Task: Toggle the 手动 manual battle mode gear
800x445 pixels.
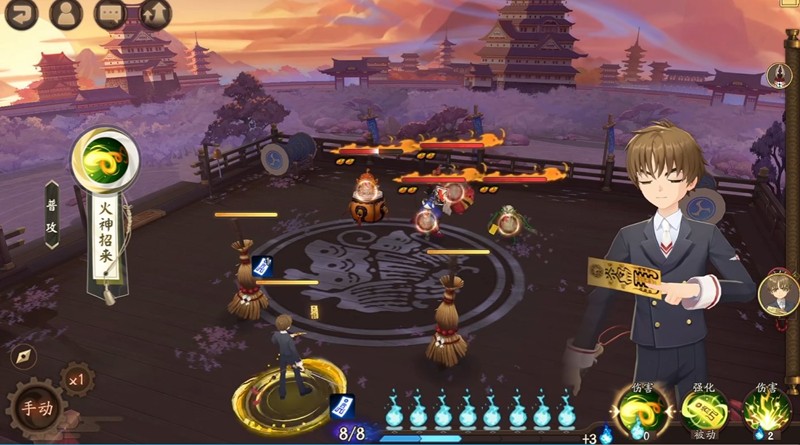Action: [37, 409]
